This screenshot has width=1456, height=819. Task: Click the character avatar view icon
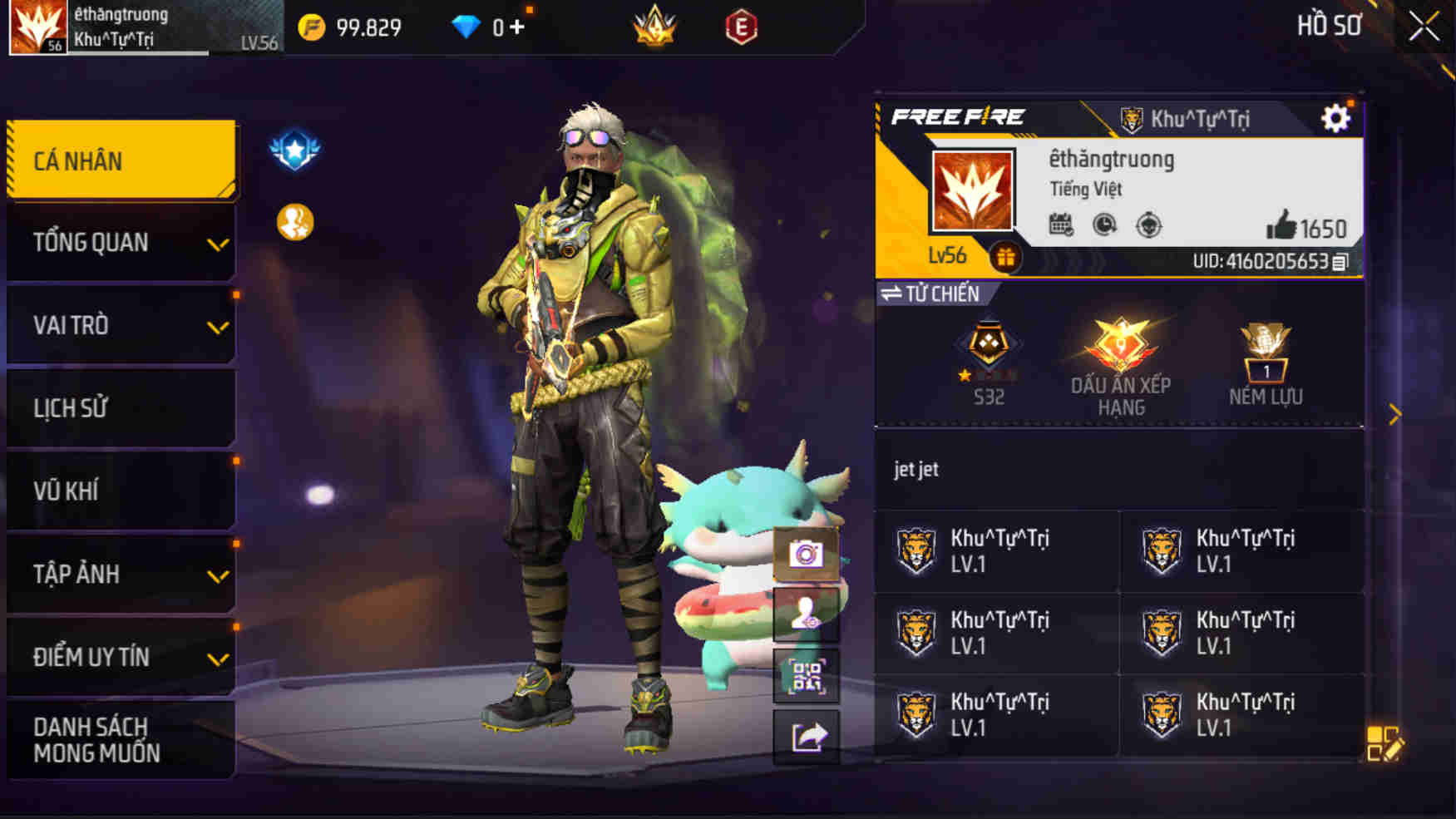[x=806, y=615]
